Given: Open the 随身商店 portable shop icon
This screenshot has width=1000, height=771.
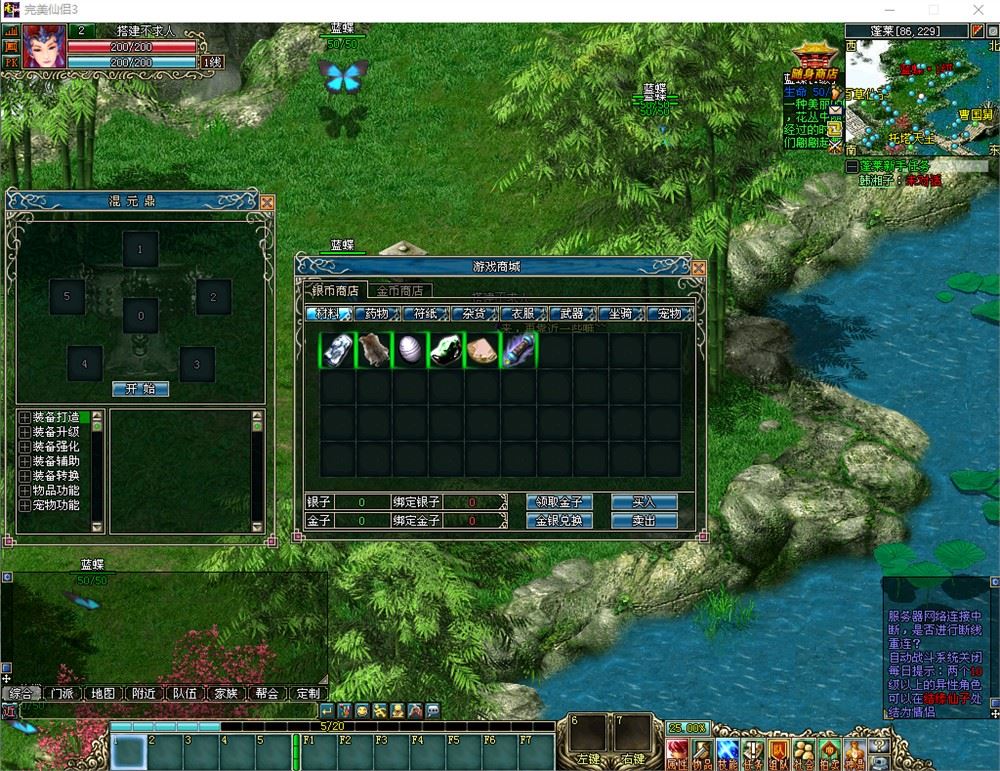Looking at the screenshot, I should [x=815, y=58].
